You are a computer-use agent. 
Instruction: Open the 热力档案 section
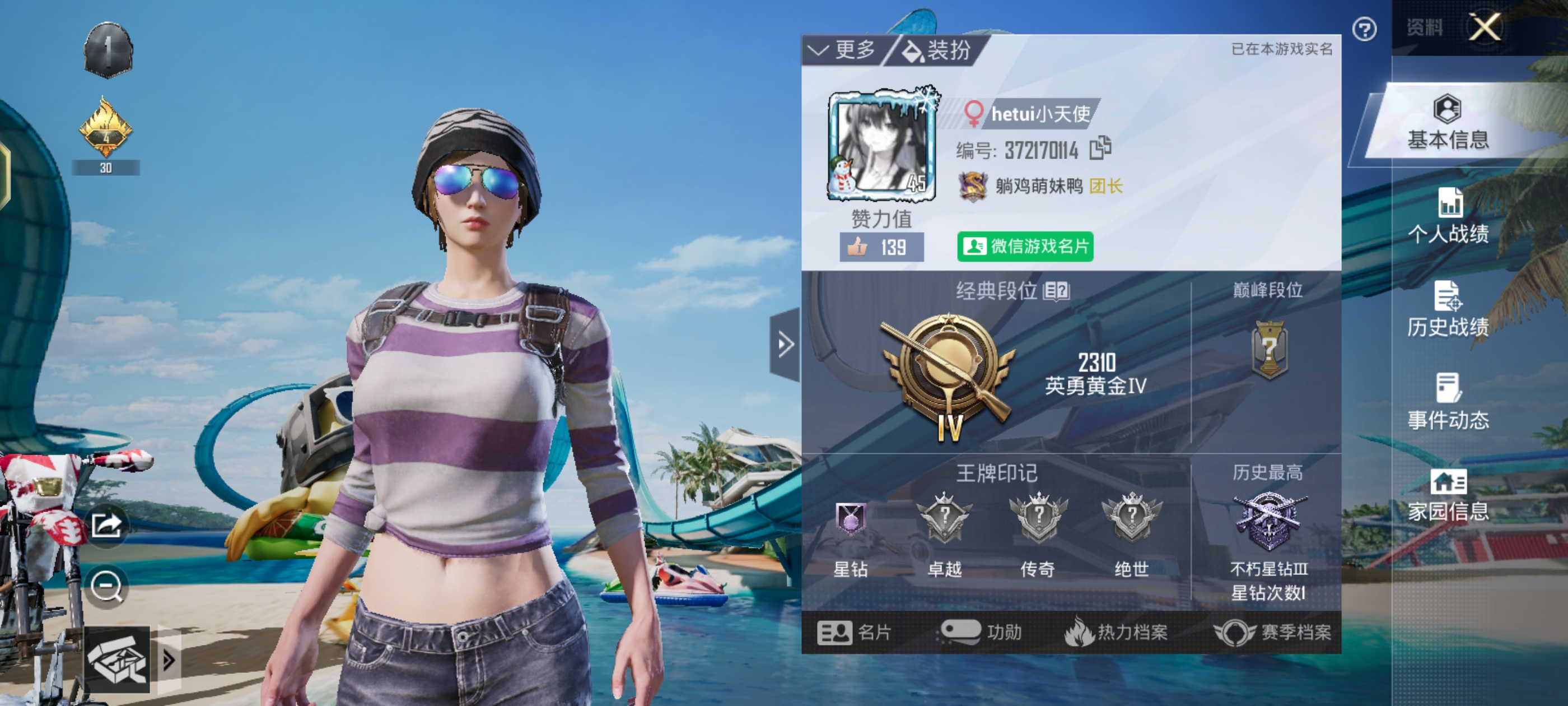click(1116, 633)
